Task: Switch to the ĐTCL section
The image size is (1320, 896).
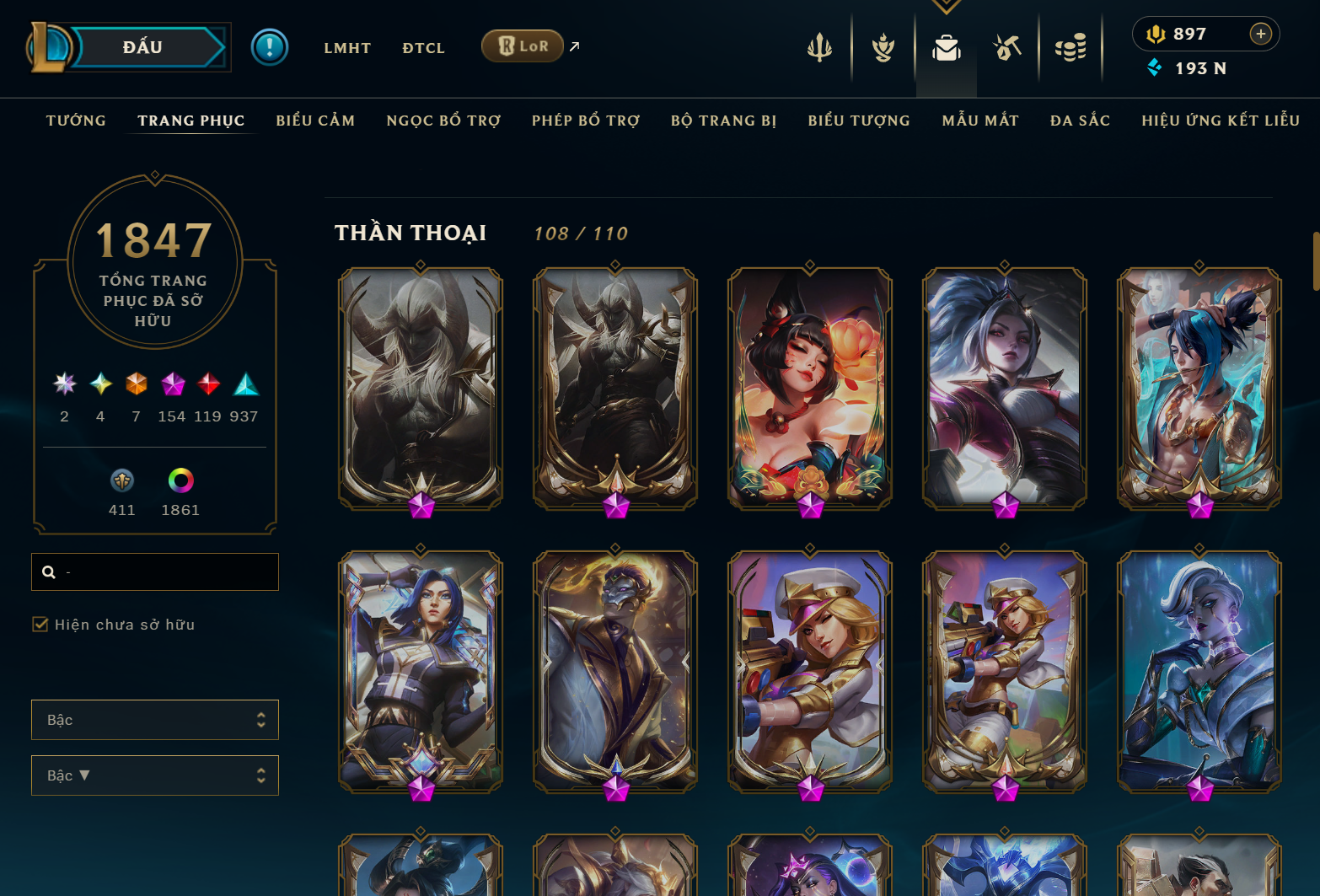Action: pos(423,48)
